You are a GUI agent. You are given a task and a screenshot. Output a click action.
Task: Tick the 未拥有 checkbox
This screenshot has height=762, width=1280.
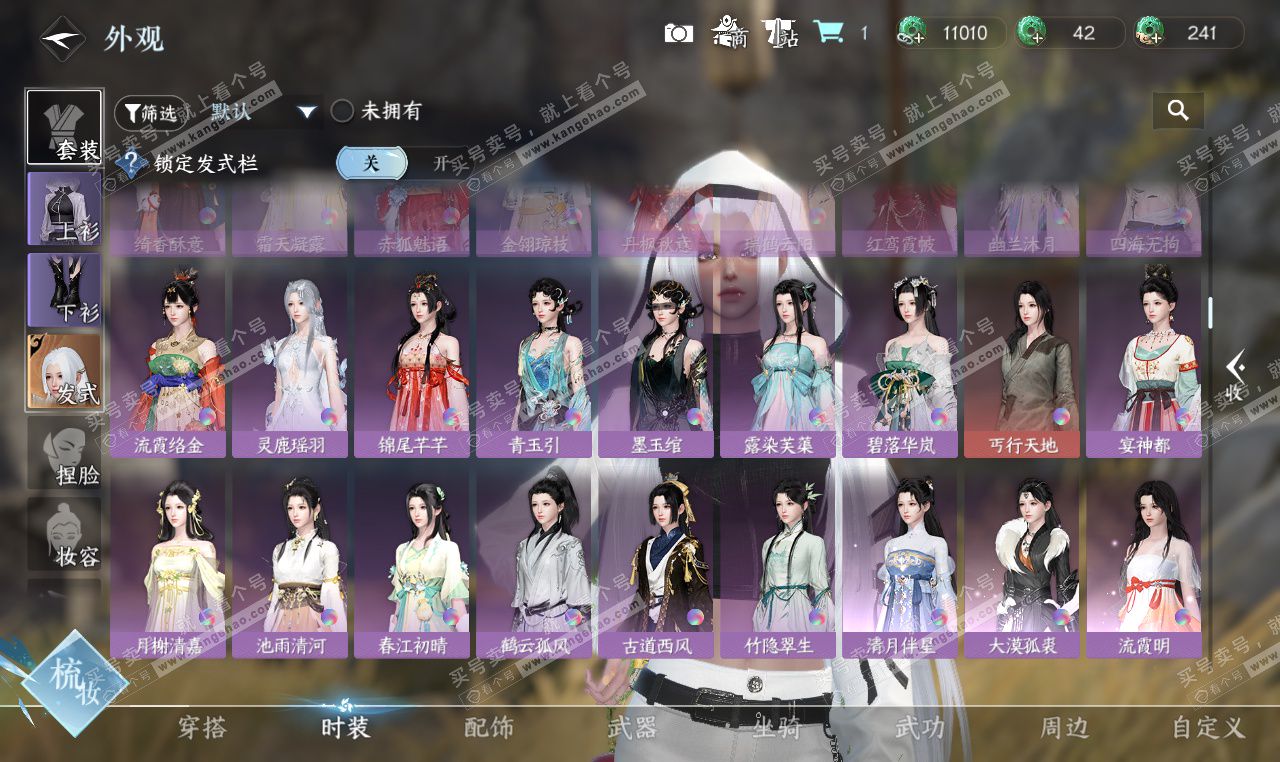coord(342,111)
